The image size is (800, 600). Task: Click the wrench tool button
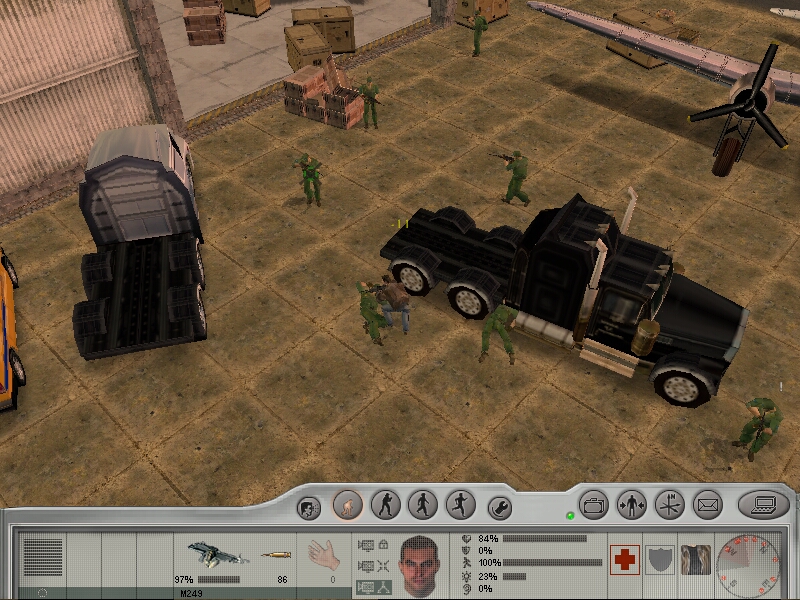(x=499, y=506)
